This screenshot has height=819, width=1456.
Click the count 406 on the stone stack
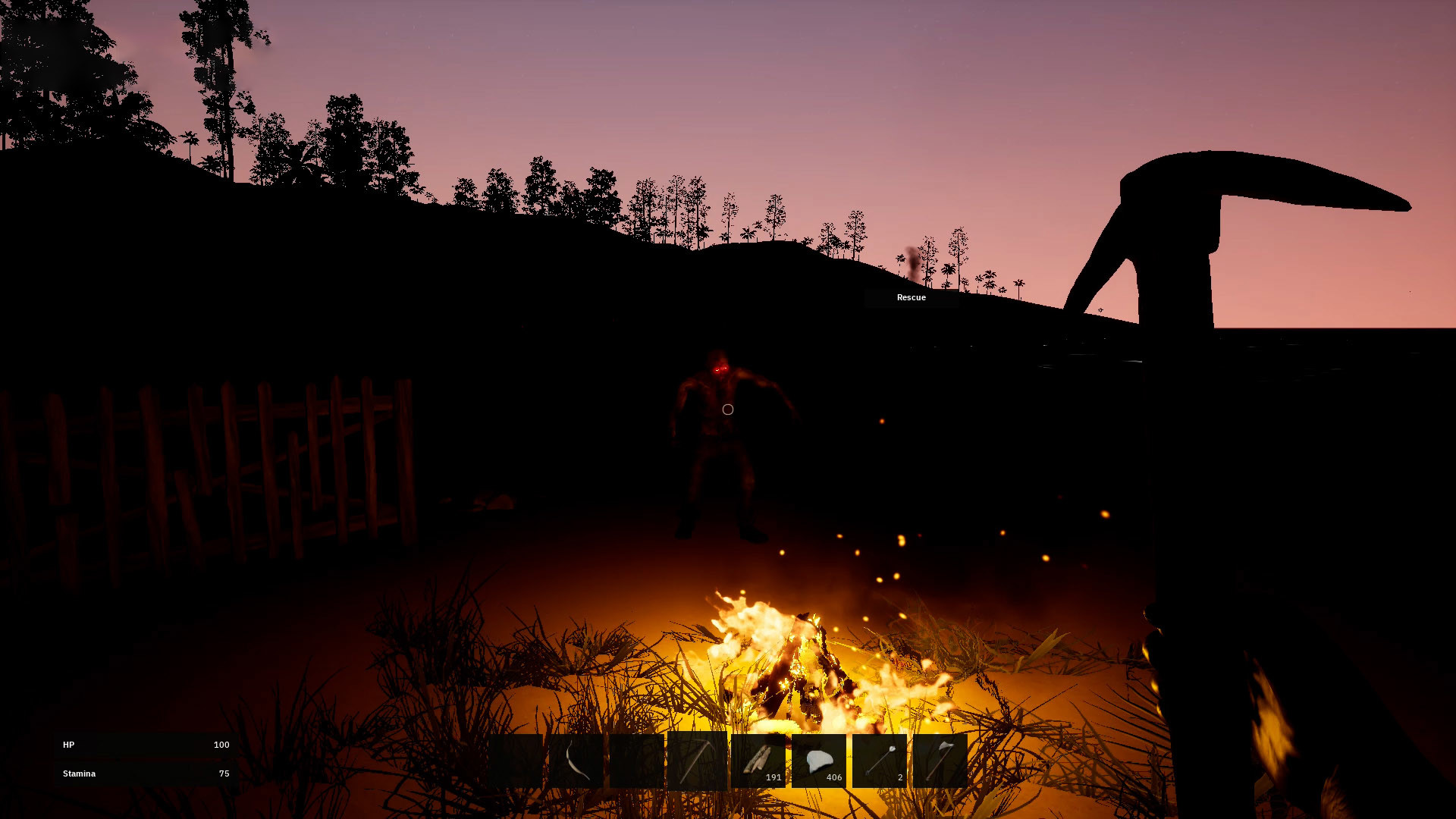point(833,777)
